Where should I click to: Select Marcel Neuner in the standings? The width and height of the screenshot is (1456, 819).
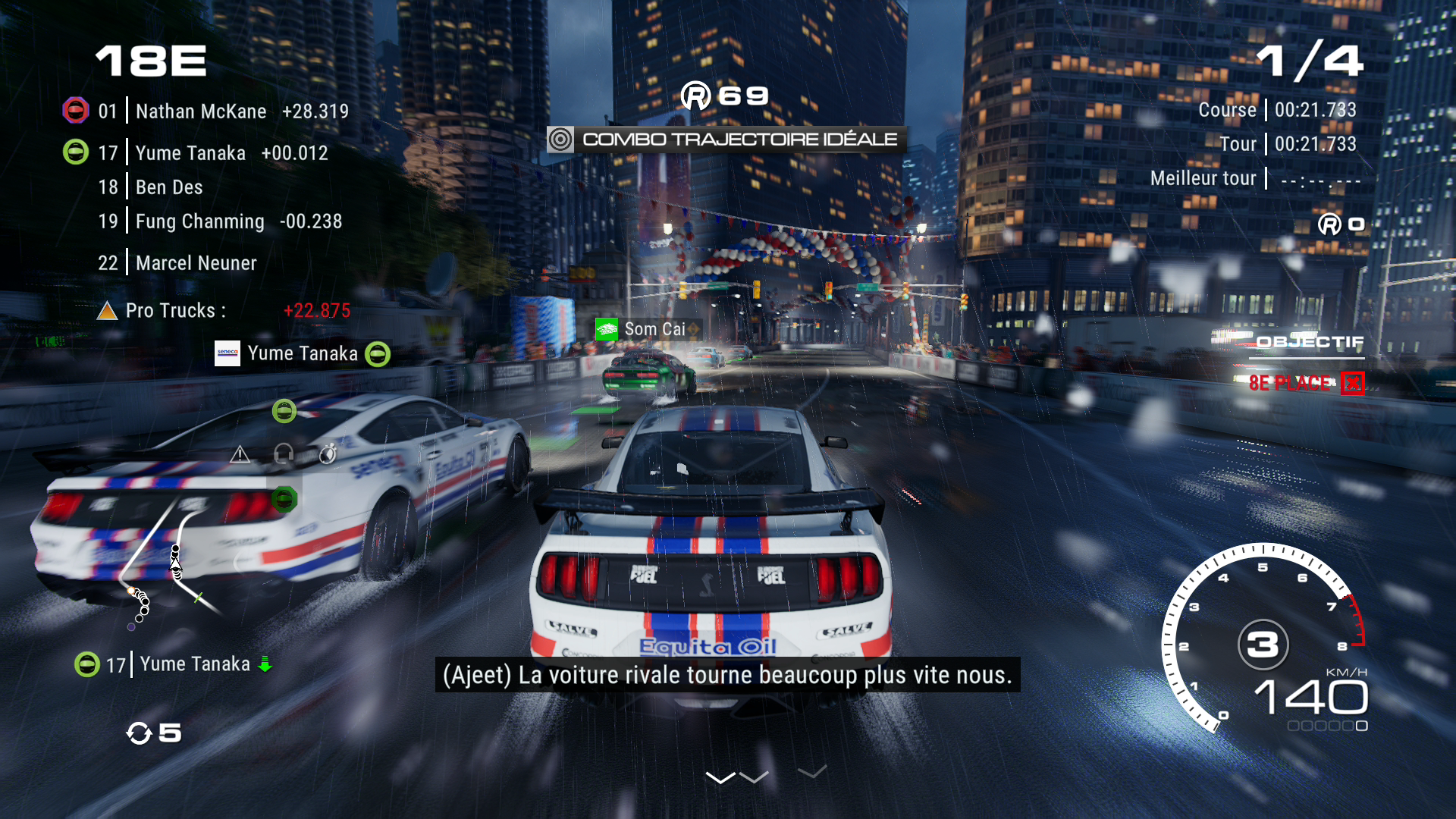point(196,263)
